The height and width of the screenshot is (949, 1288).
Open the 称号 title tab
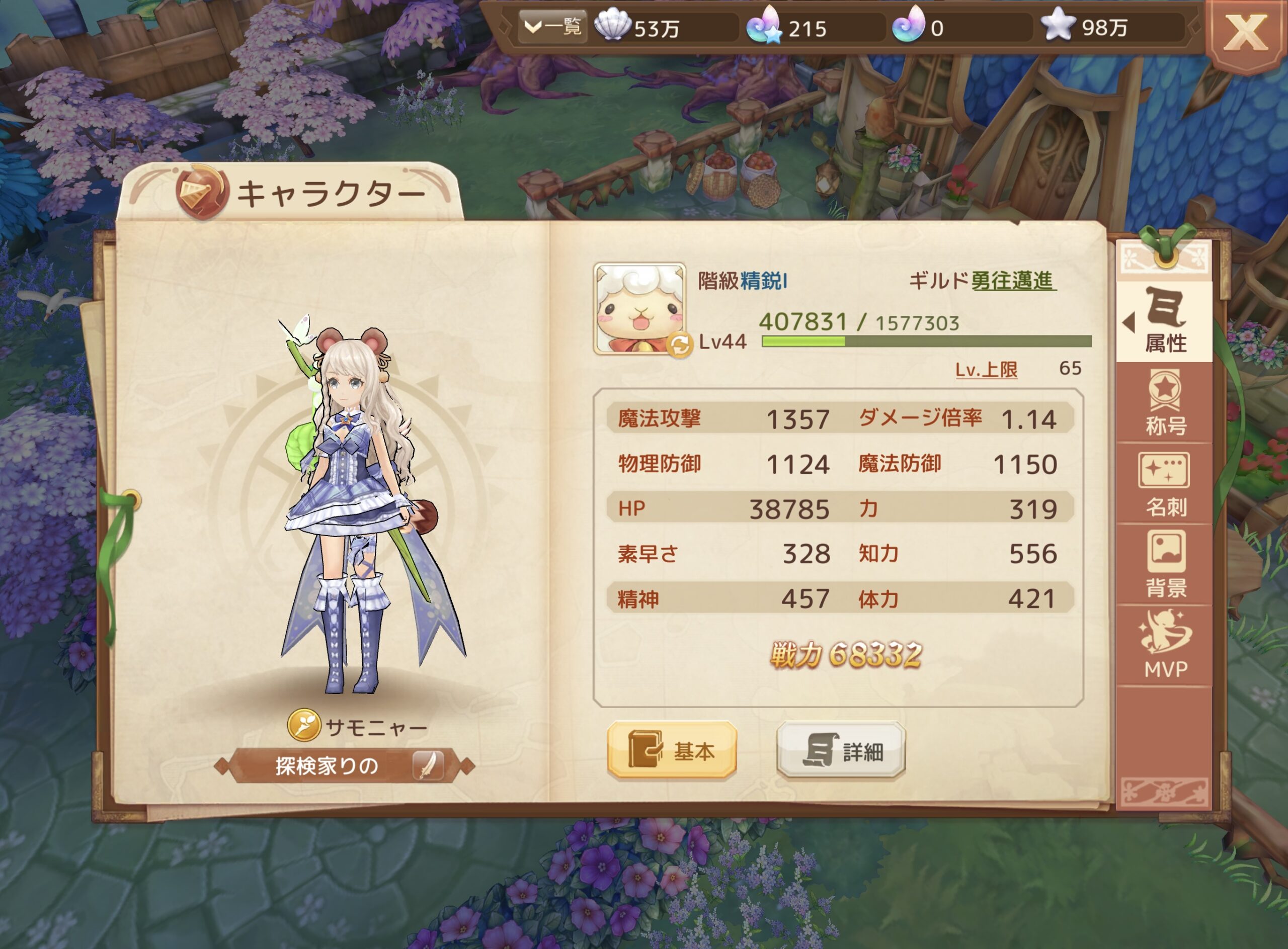coord(1164,403)
